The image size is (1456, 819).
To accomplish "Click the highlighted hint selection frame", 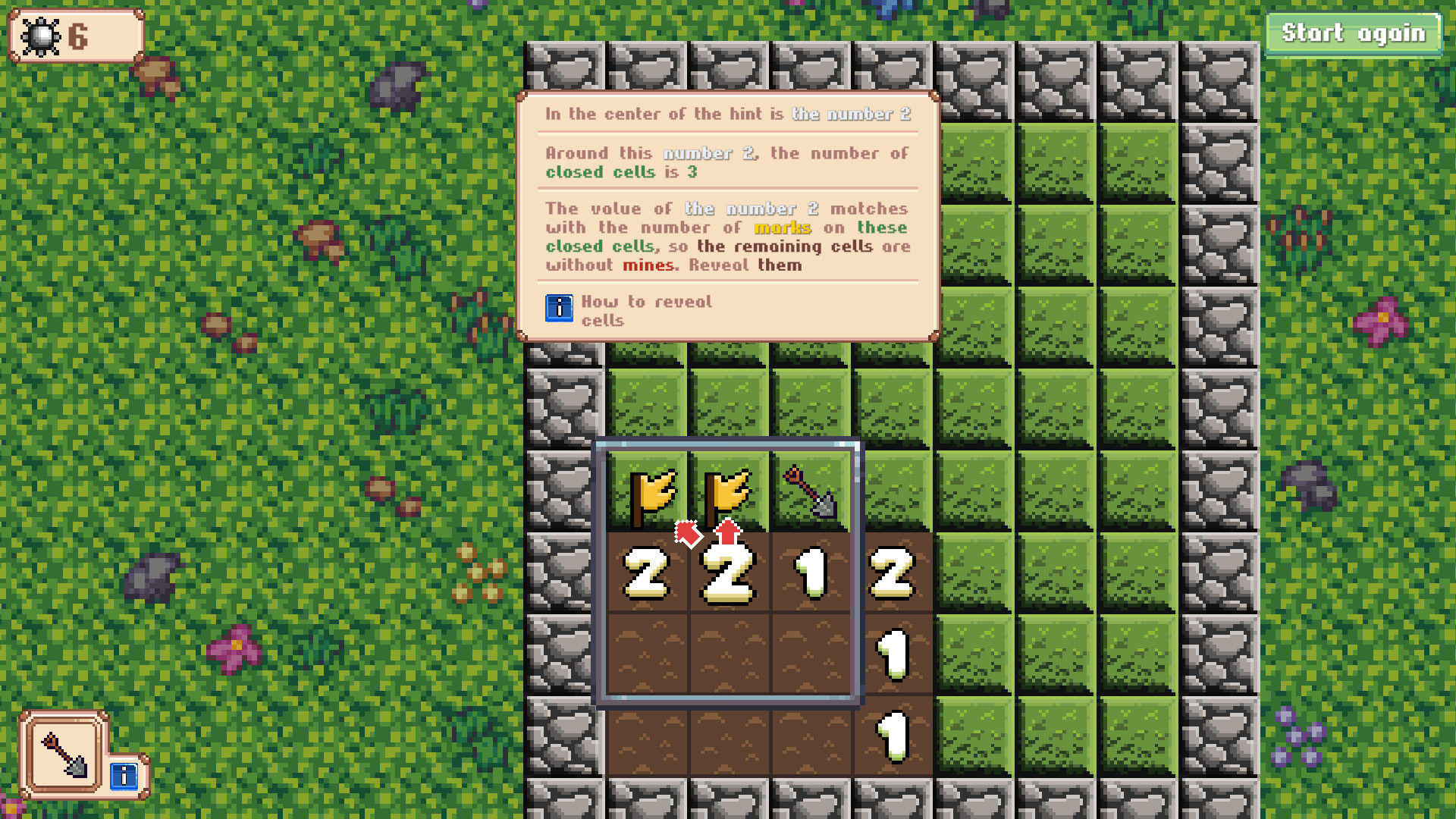I will tap(730, 574).
